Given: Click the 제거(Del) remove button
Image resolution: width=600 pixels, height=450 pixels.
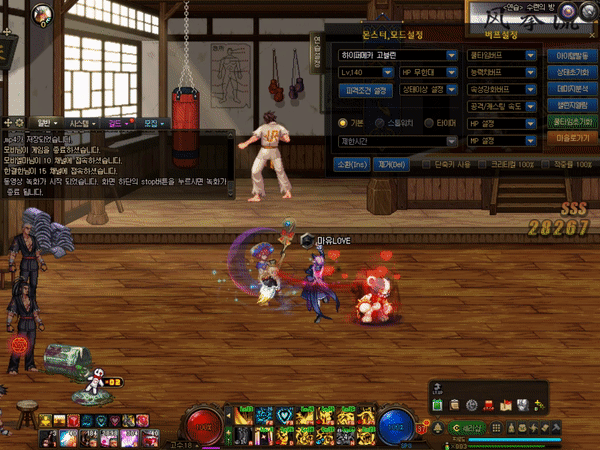Looking at the screenshot, I should click(x=389, y=164).
